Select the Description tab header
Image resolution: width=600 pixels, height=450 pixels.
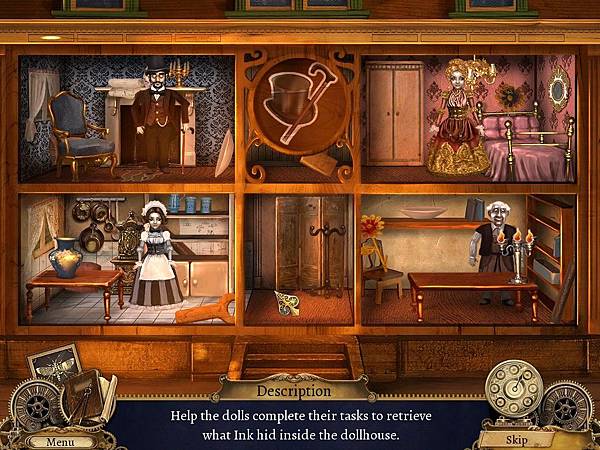(293, 390)
